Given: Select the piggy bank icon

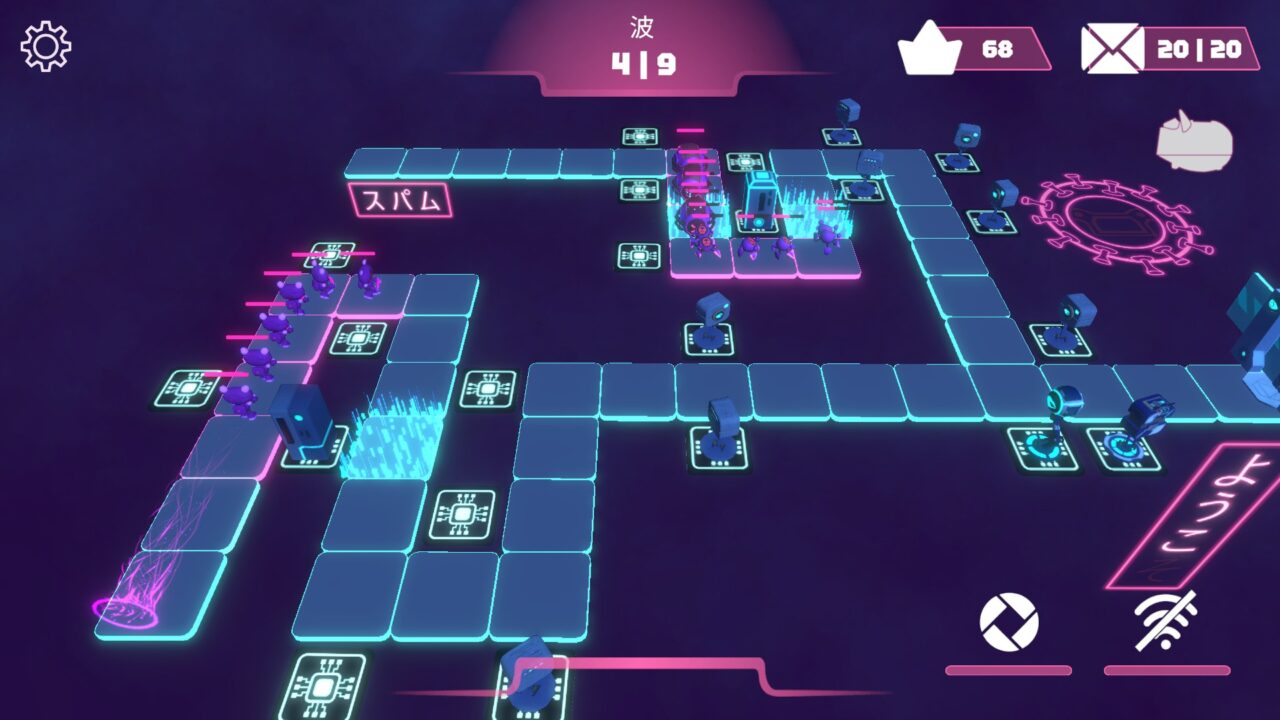Looking at the screenshot, I should 1193,142.
